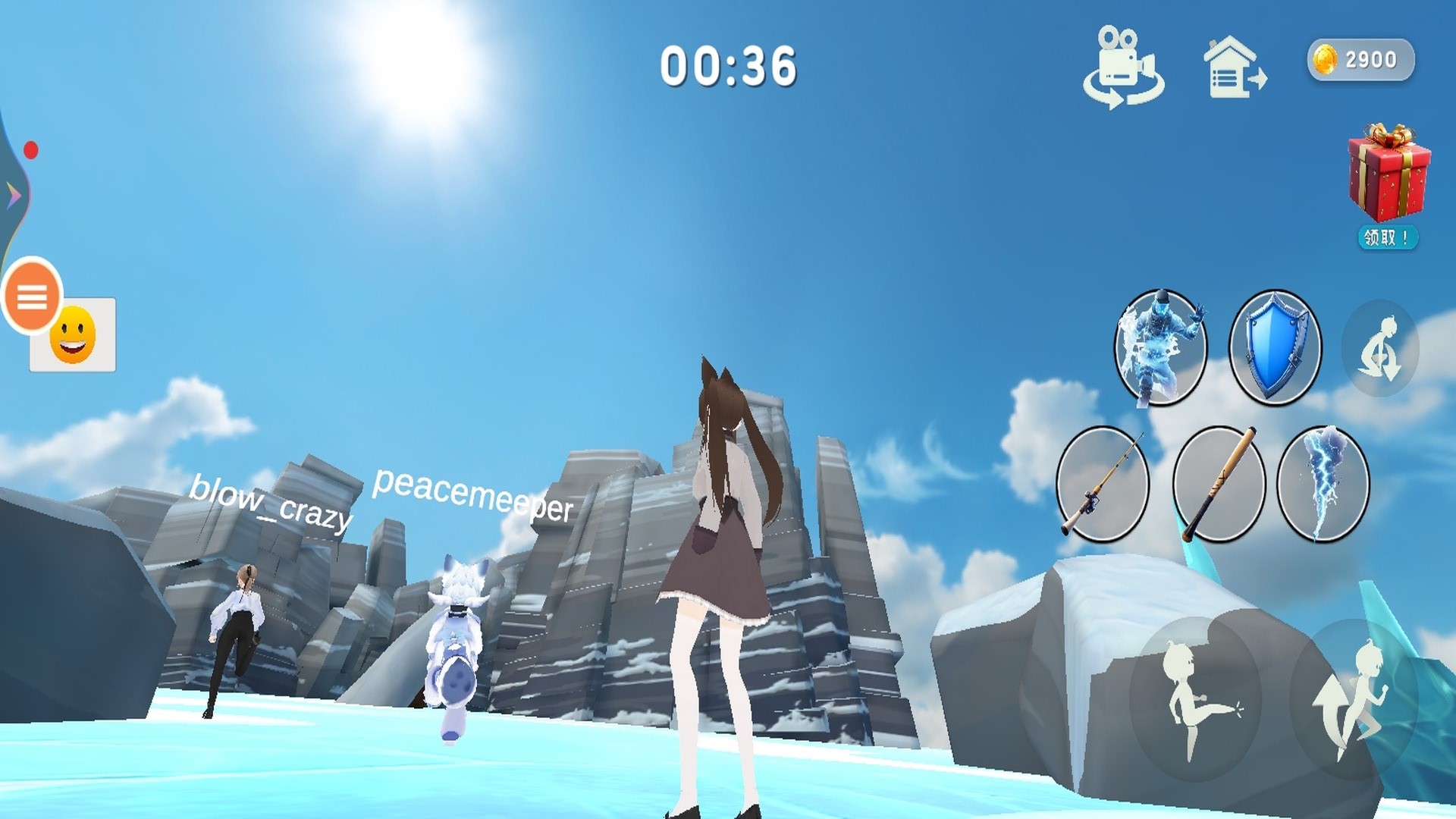Tap the red notification dot on left panel
The width and height of the screenshot is (1456, 819).
[31, 149]
